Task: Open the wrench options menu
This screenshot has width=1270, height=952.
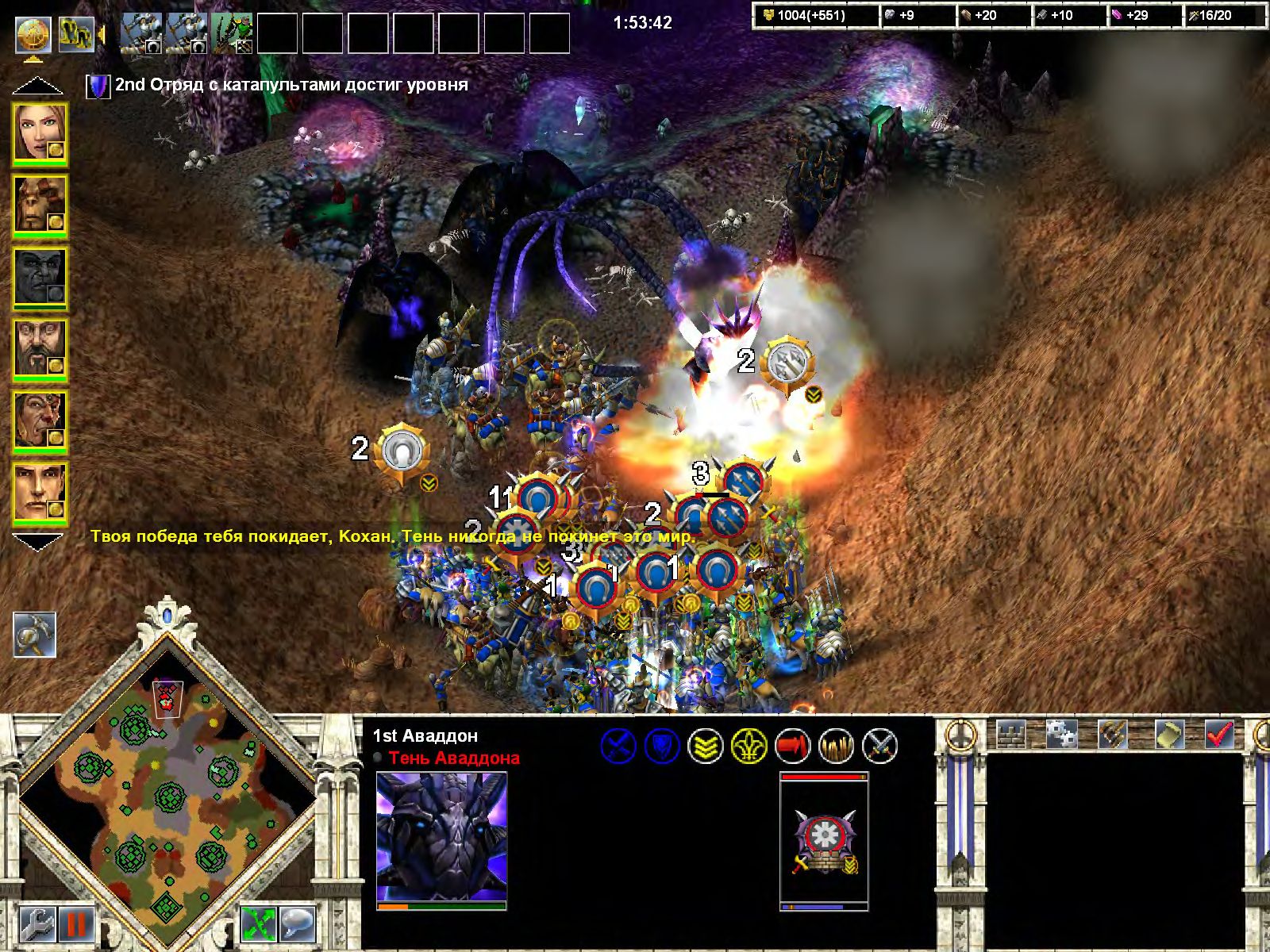Action: coord(36,924)
